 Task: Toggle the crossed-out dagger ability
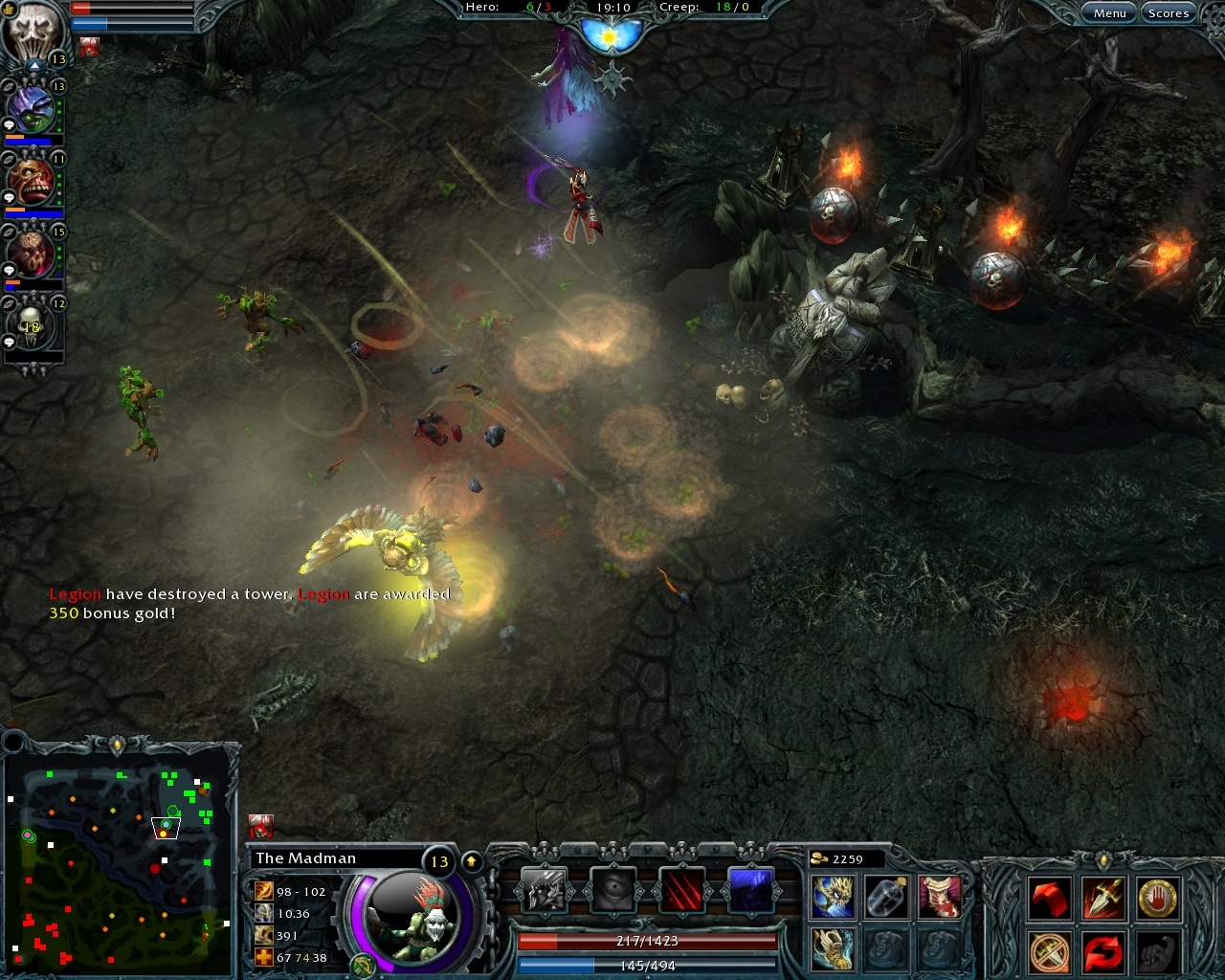click(1050, 950)
